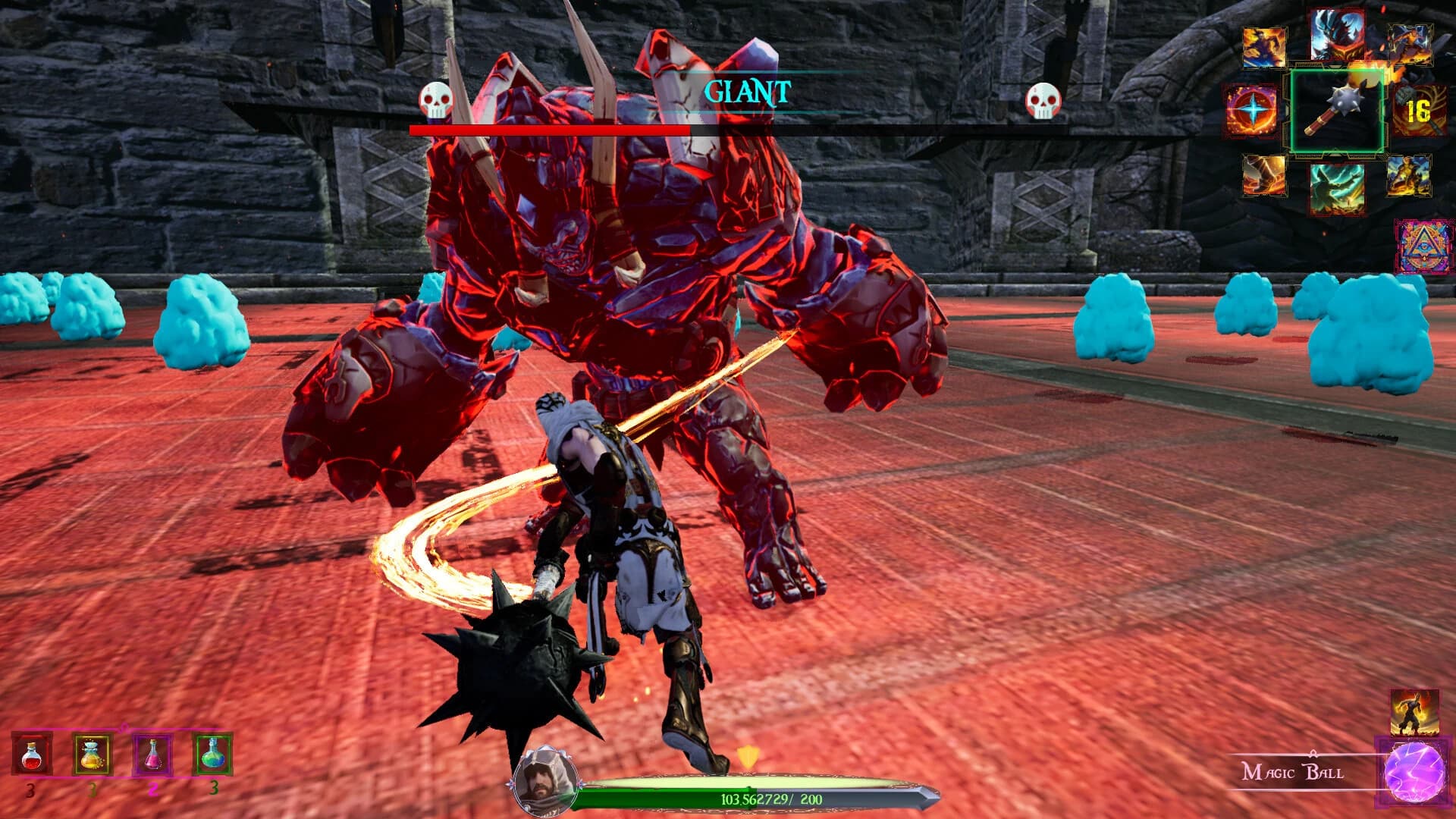Drink the red health potion

[x=32, y=755]
